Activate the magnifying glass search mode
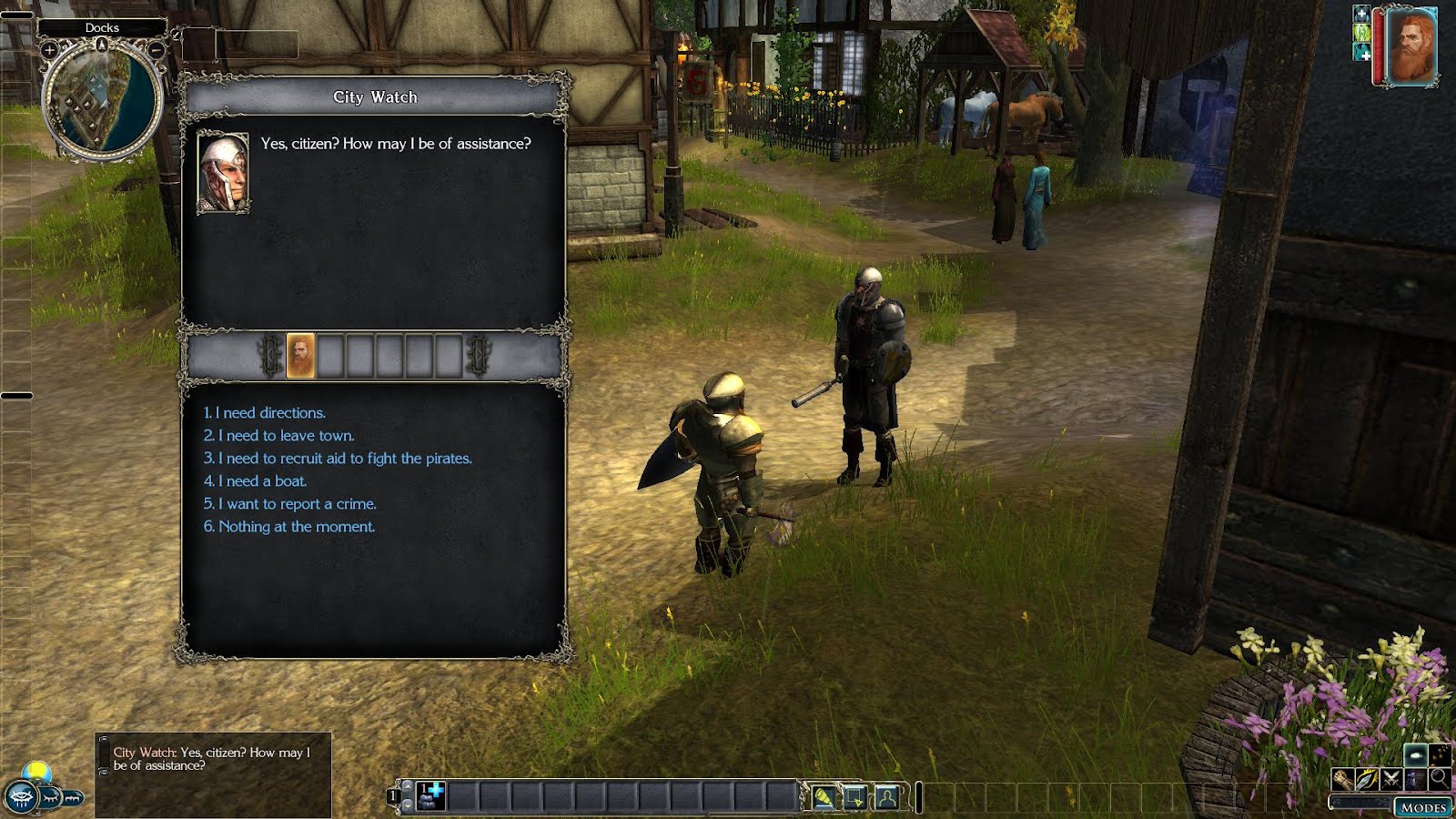 point(1439,778)
